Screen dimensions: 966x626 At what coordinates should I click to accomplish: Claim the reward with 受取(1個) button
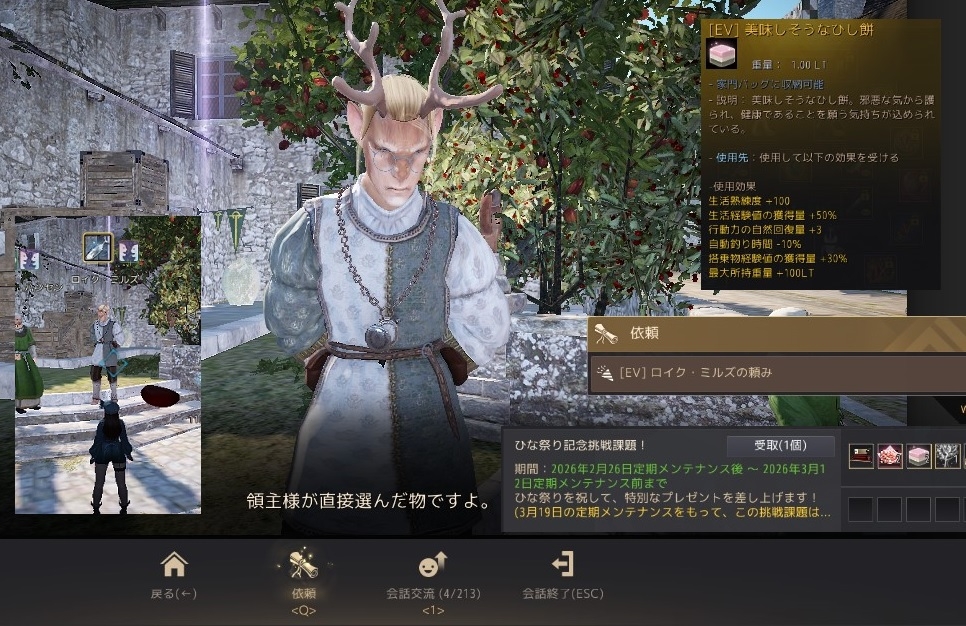click(x=766, y=446)
